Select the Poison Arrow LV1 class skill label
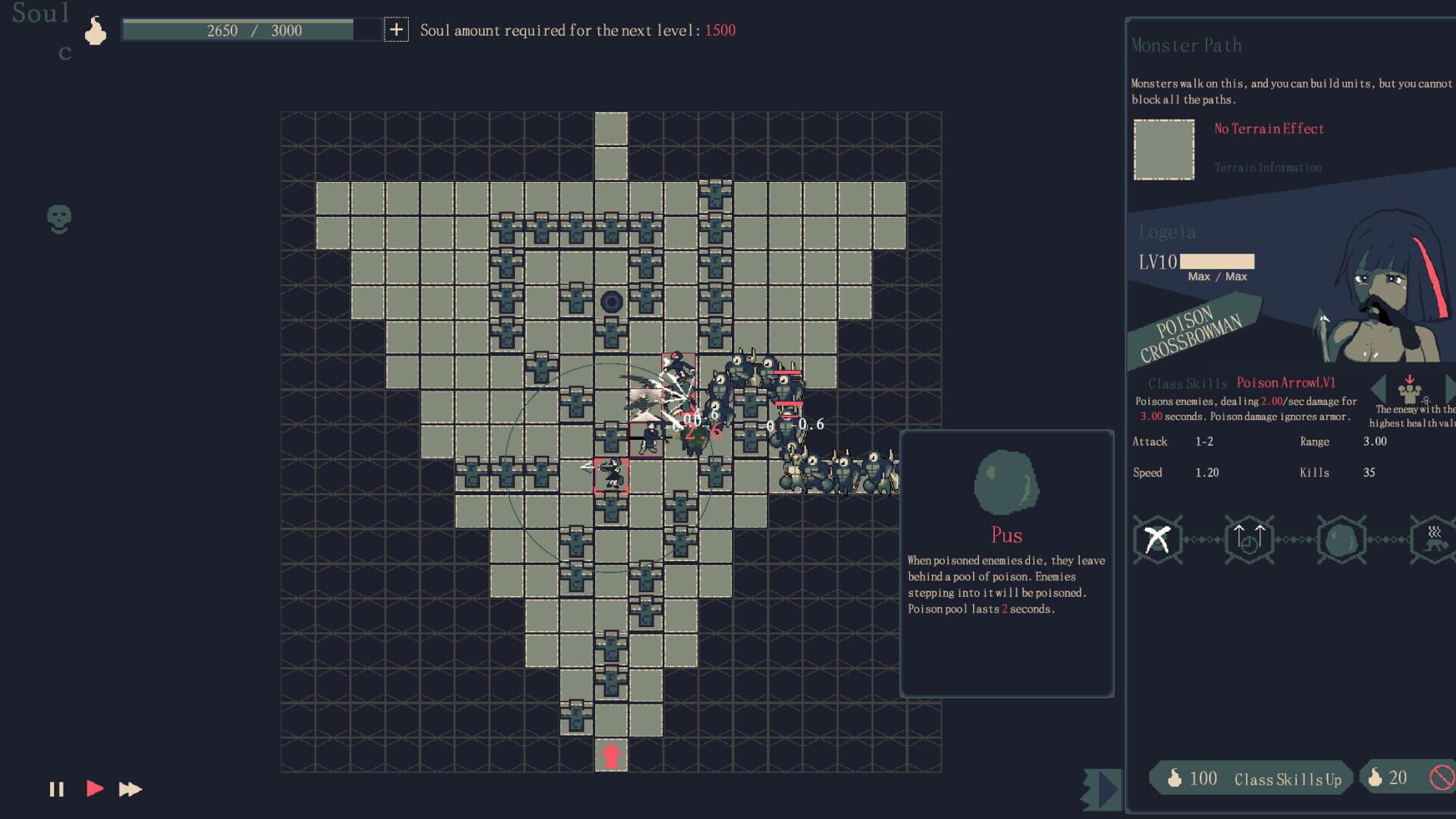1456x819 pixels. pyautogui.click(x=1286, y=383)
